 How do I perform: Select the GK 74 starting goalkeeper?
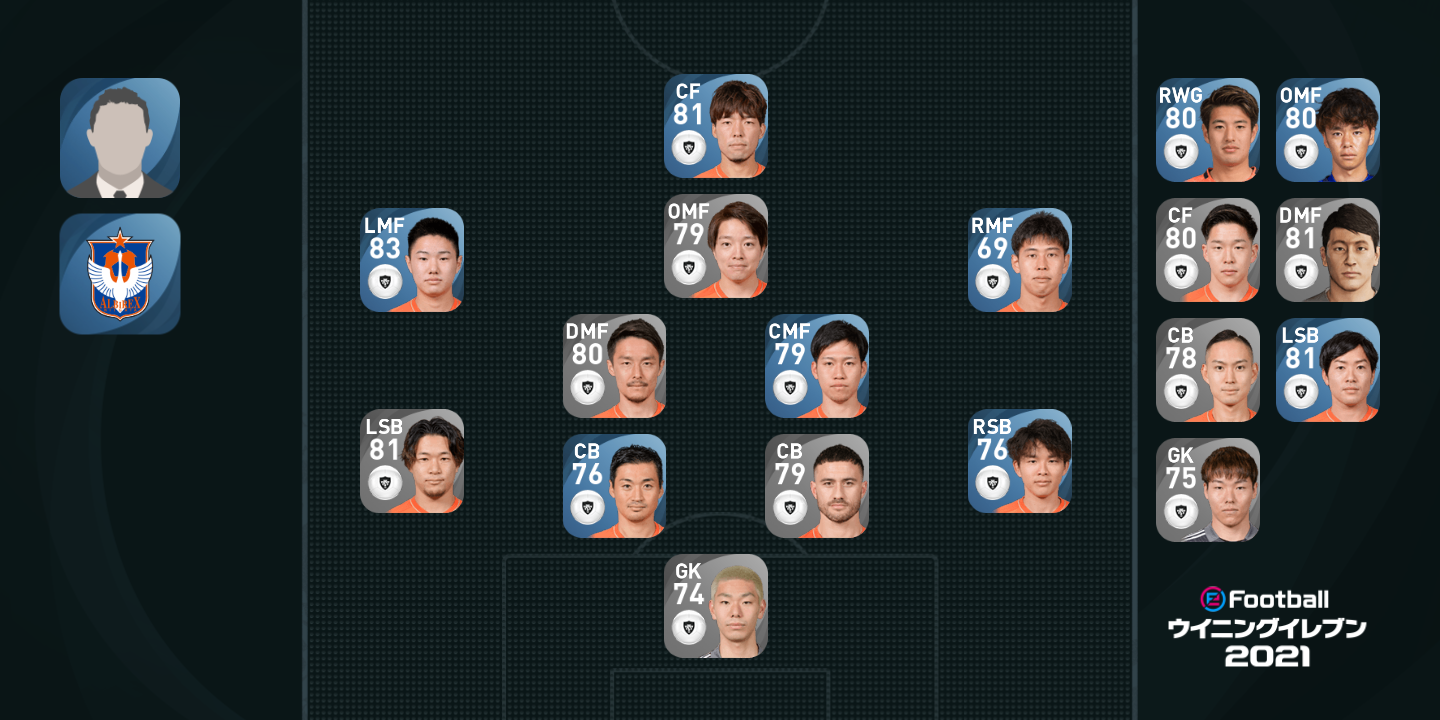(x=716, y=606)
